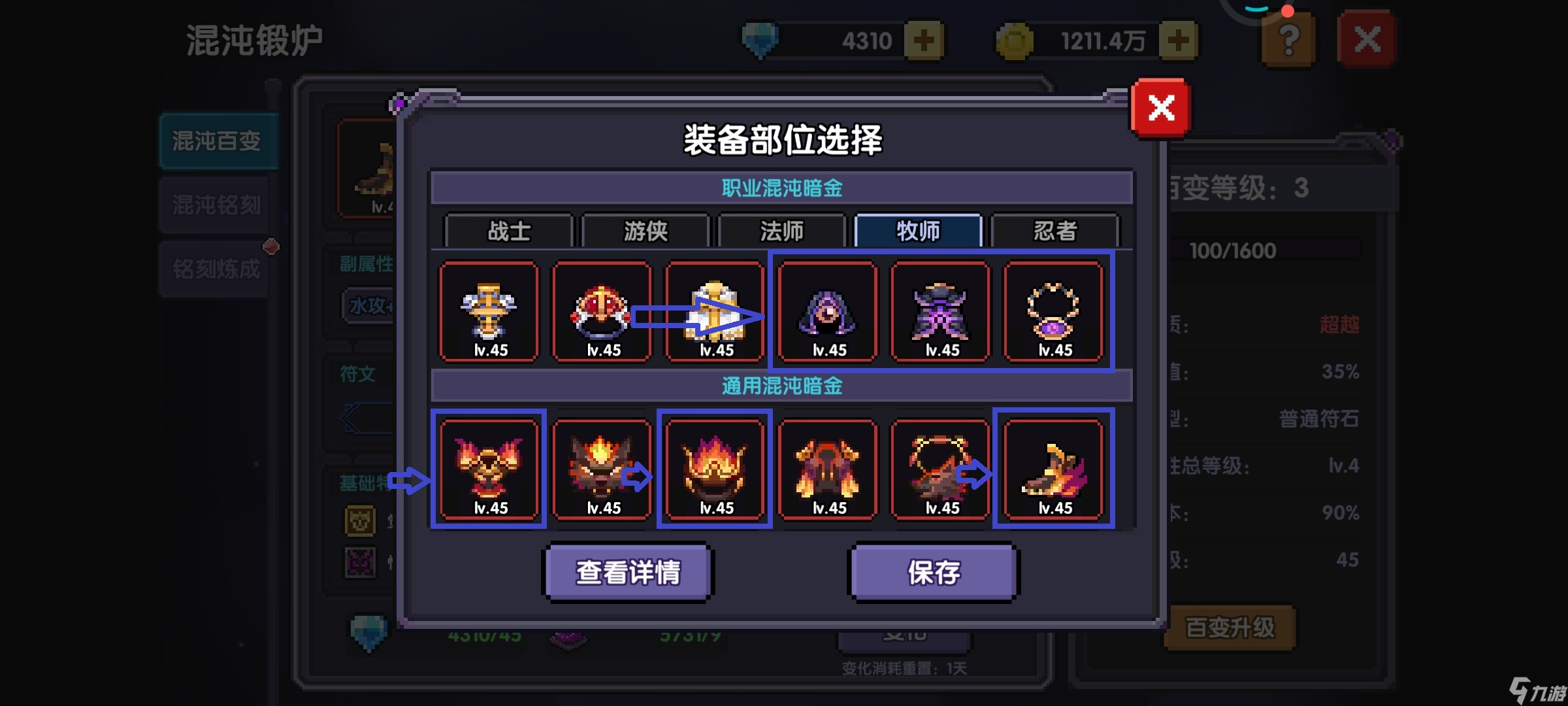Switch to the 忍者 class tab
This screenshot has width=1568, height=706.
(x=1056, y=231)
